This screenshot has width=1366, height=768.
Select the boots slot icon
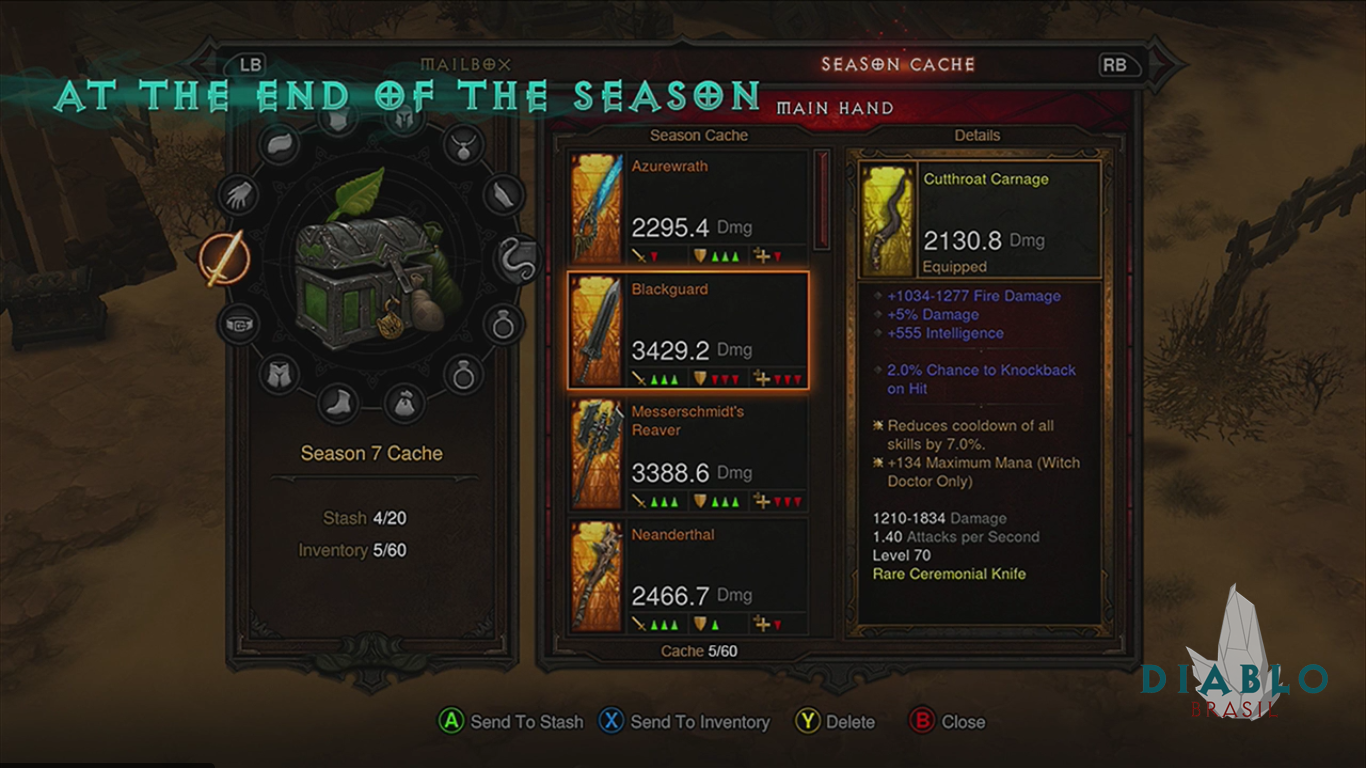[338, 403]
